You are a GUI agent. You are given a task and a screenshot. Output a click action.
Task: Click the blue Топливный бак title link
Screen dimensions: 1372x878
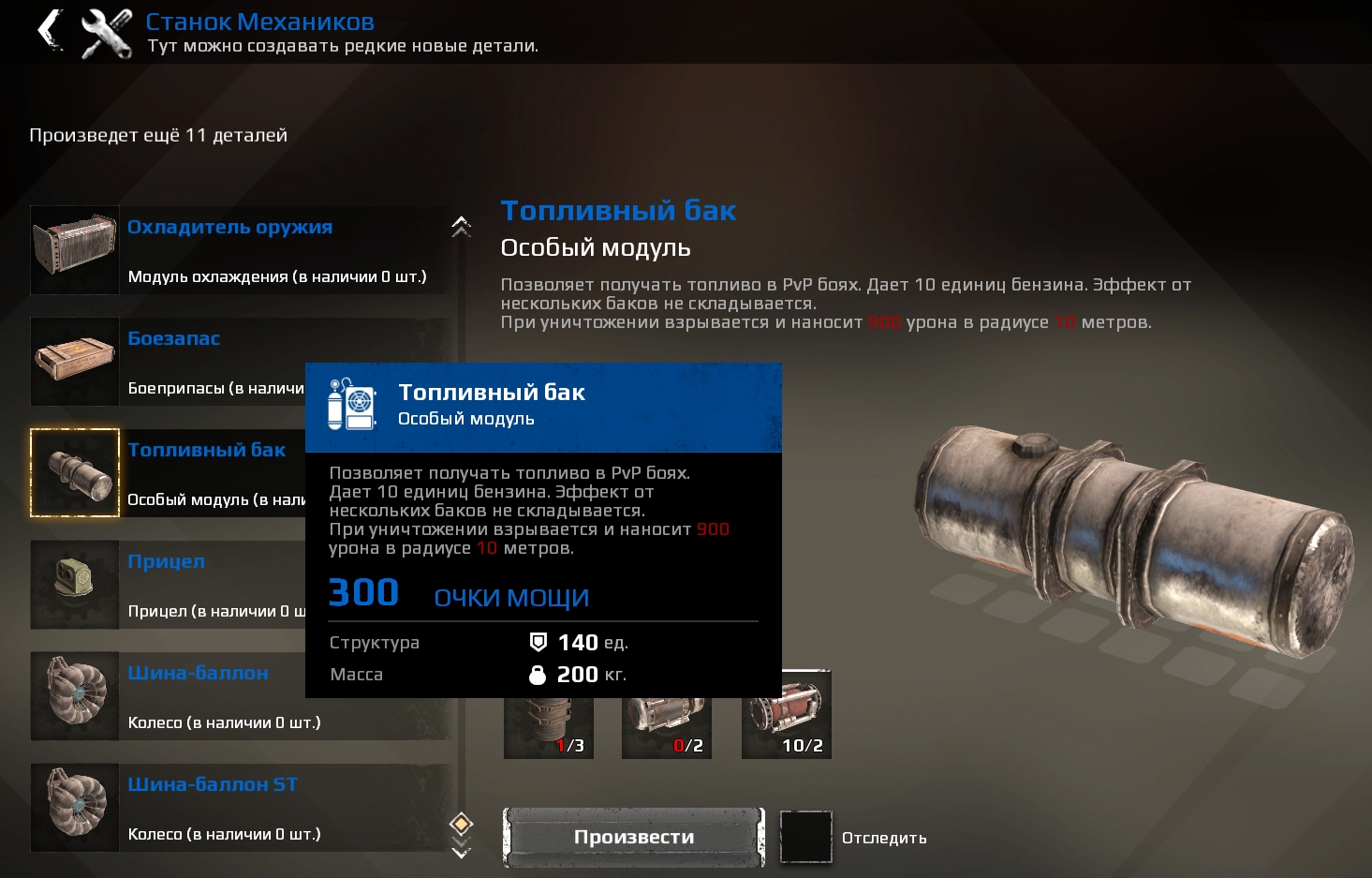point(618,210)
